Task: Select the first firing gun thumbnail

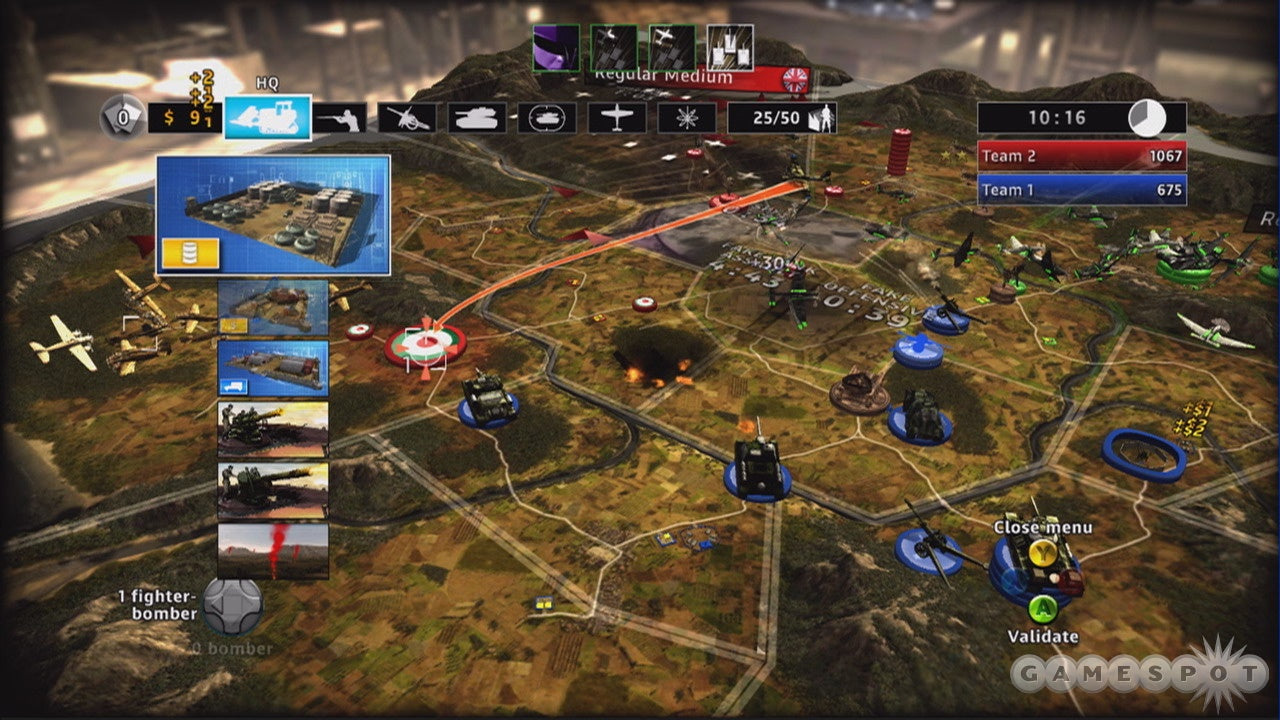Action: [x=273, y=429]
